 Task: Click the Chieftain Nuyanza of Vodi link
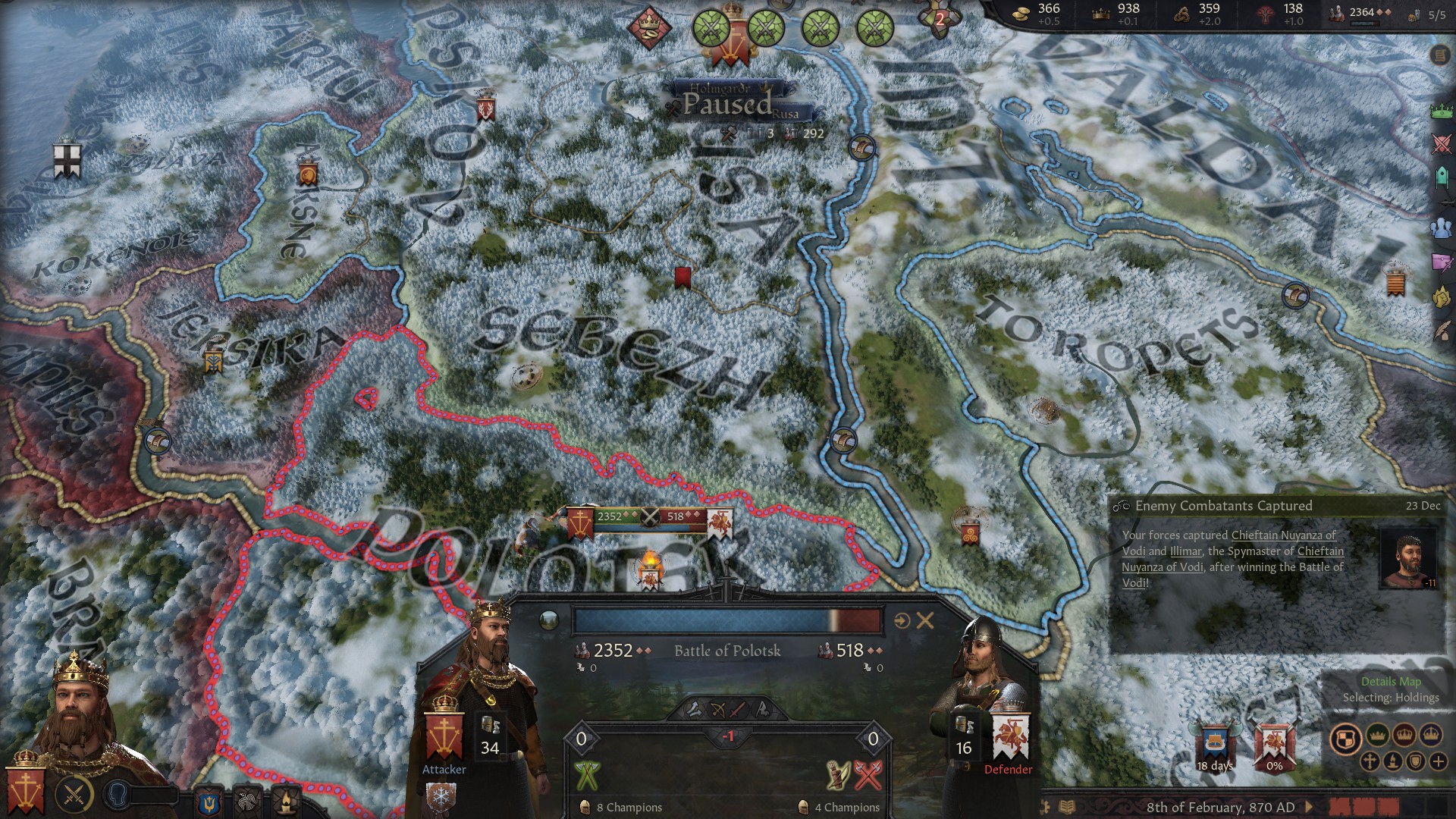pyautogui.click(x=1283, y=535)
